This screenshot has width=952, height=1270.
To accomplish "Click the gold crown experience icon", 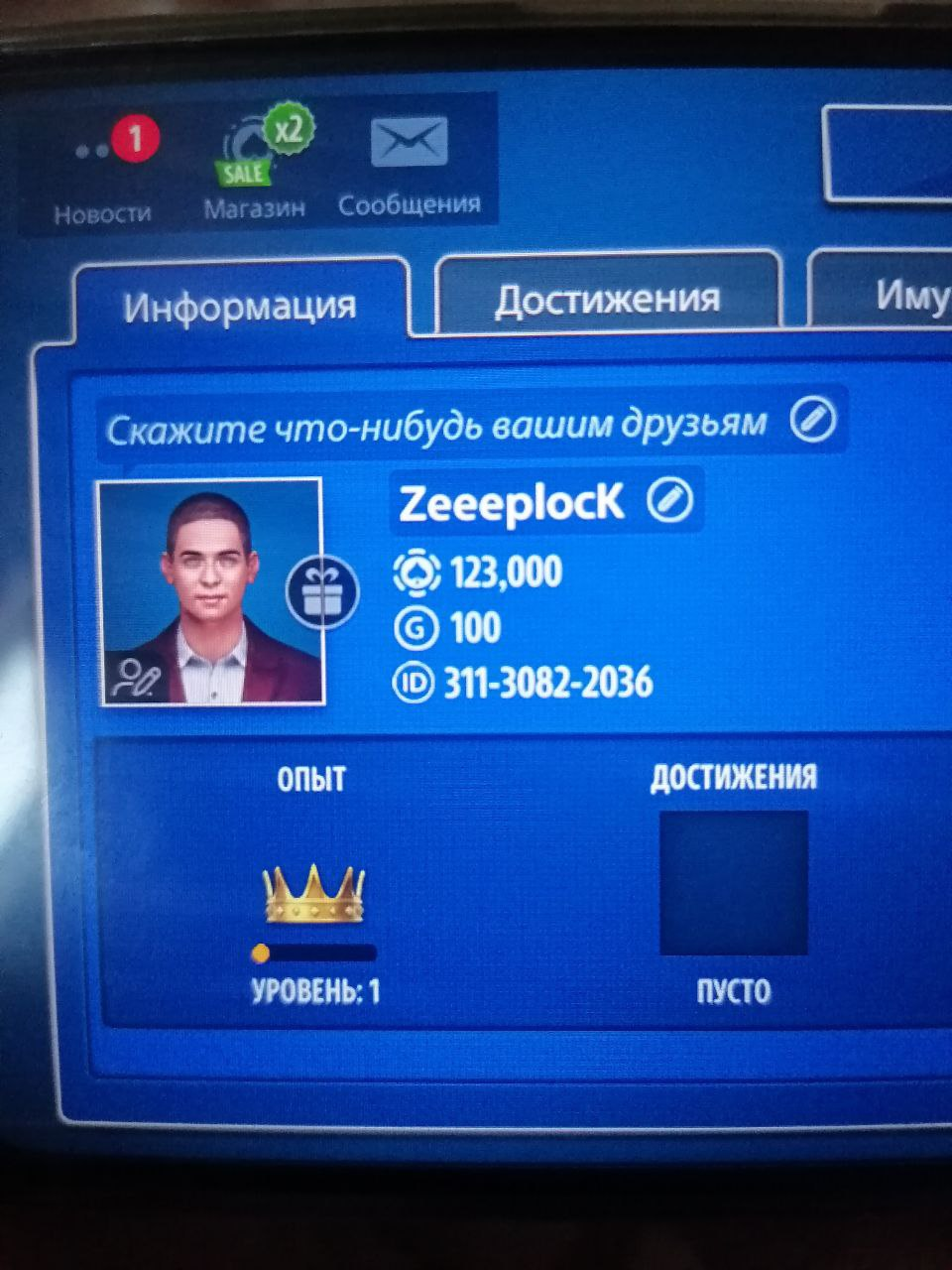I will pyautogui.click(x=313, y=893).
